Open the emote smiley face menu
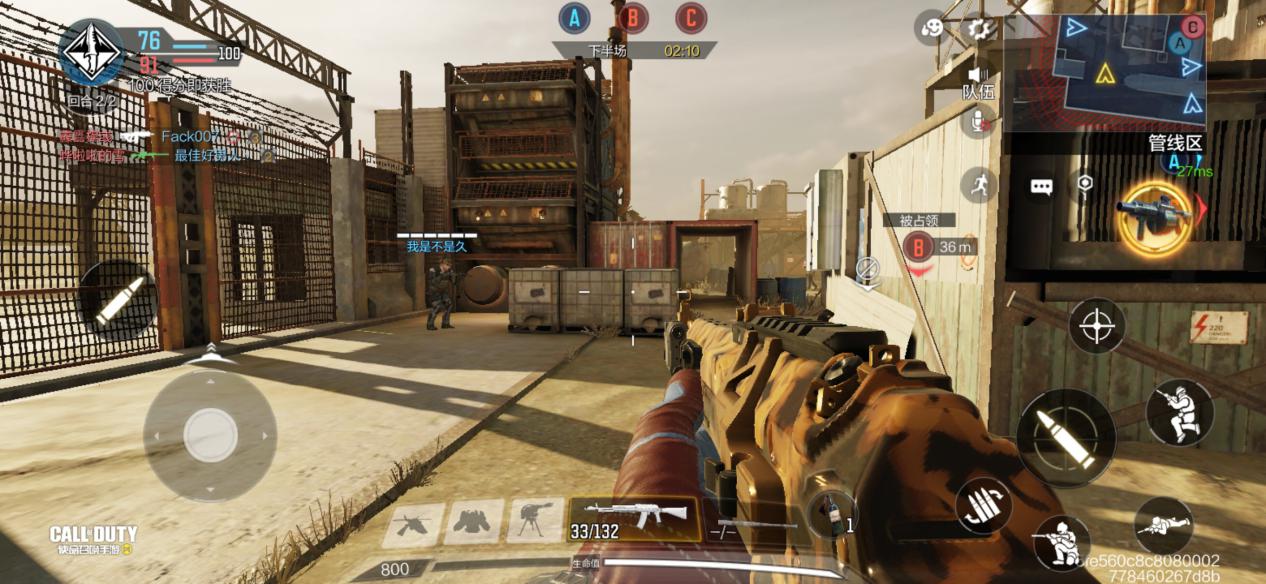This screenshot has width=1266, height=584. click(x=932, y=28)
